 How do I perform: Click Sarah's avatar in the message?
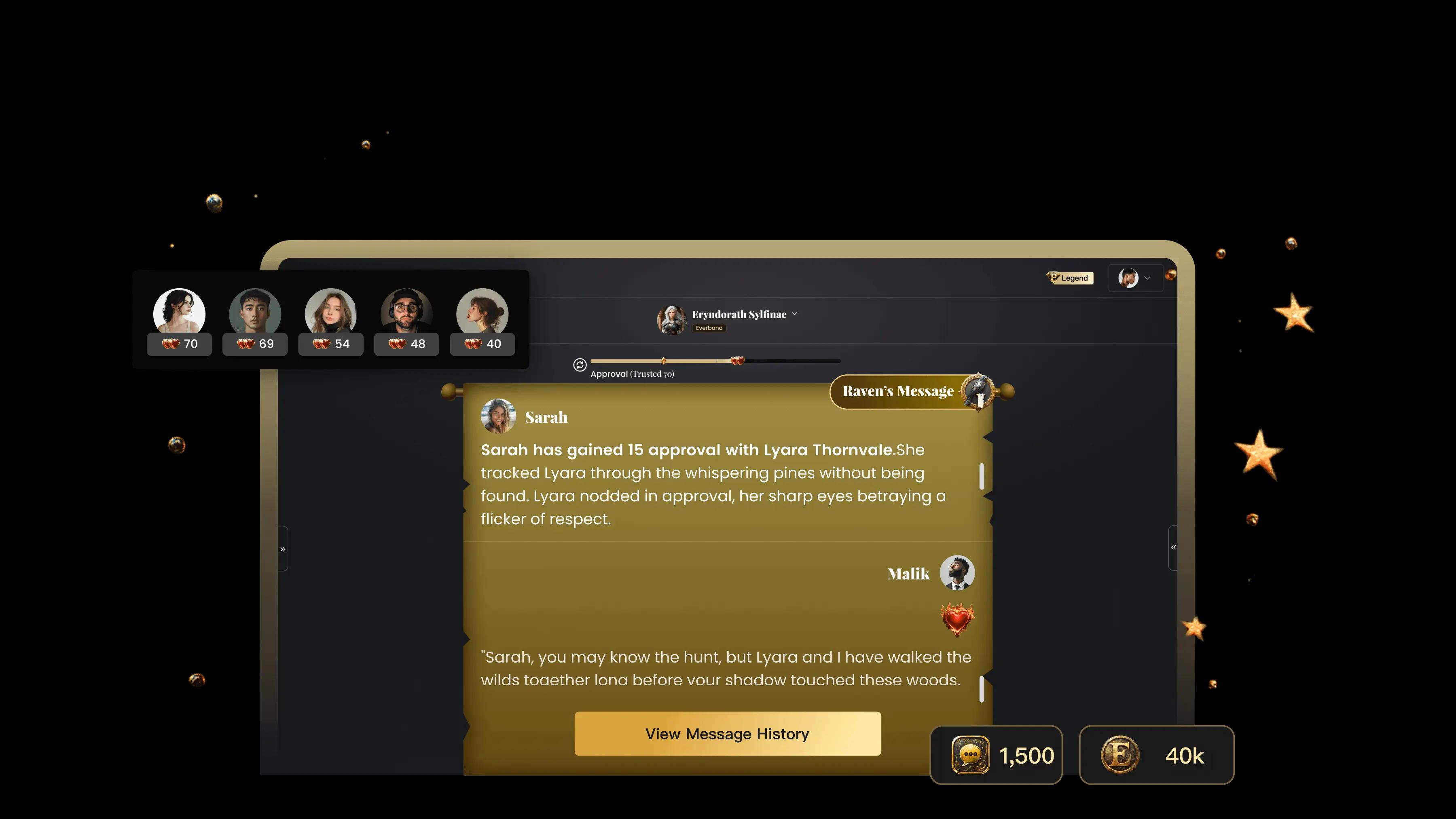pyautogui.click(x=498, y=417)
